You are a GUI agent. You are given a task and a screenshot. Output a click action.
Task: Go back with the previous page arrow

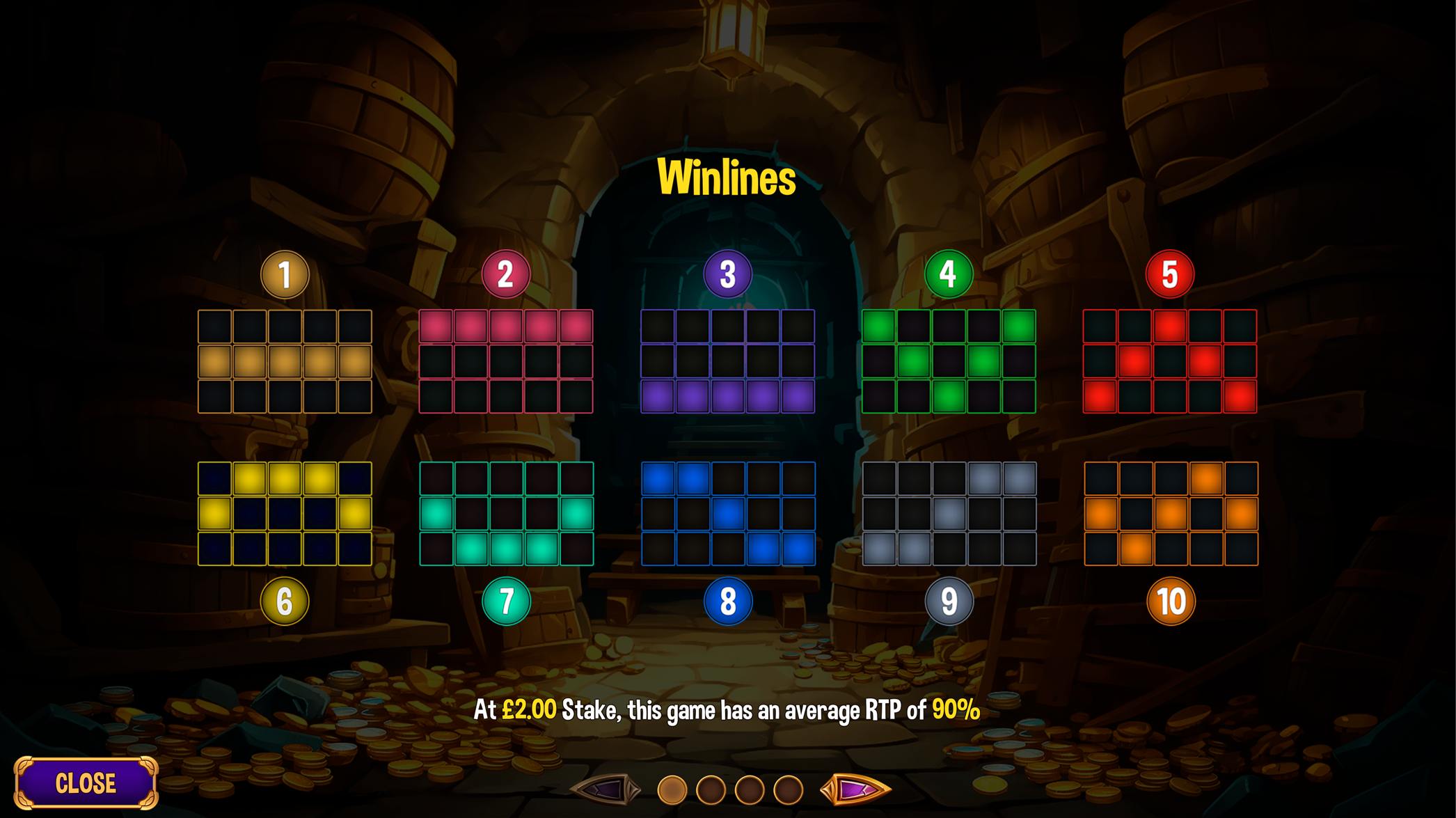coord(606,789)
